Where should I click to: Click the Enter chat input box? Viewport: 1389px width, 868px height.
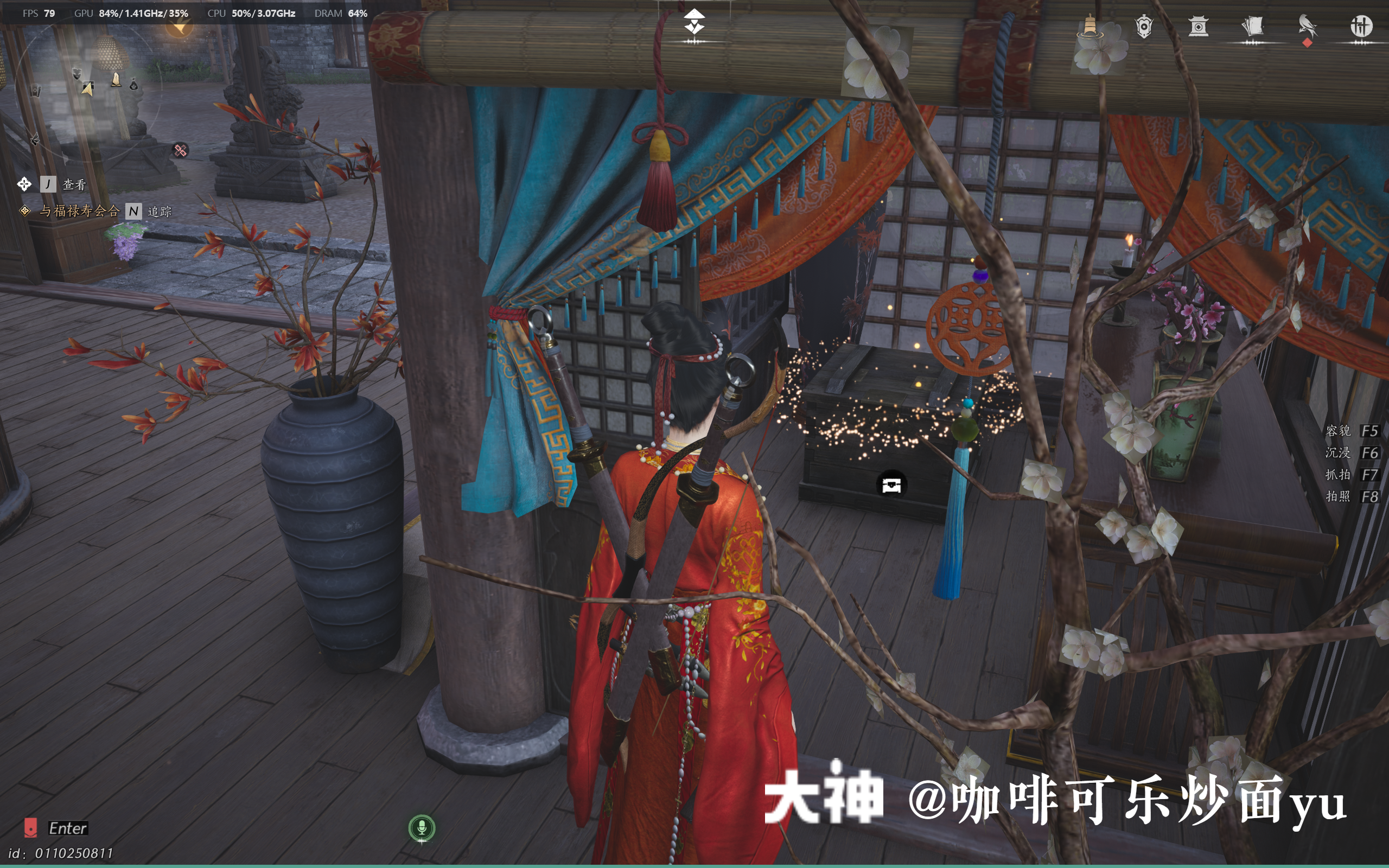(x=69, y=828)
